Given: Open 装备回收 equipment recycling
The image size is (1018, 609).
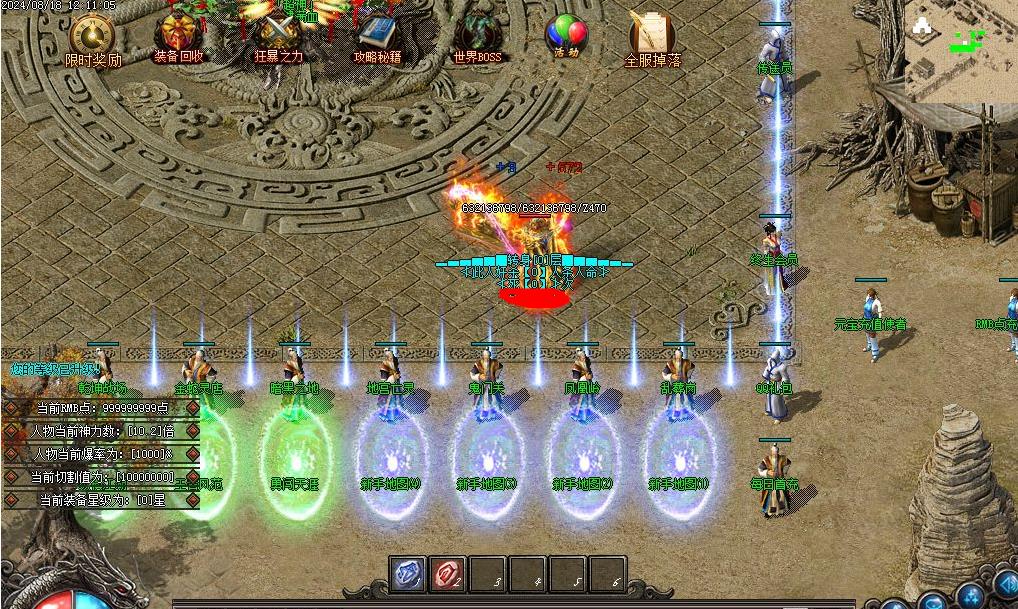Looking at the screenshot, I should pos(179,38).
